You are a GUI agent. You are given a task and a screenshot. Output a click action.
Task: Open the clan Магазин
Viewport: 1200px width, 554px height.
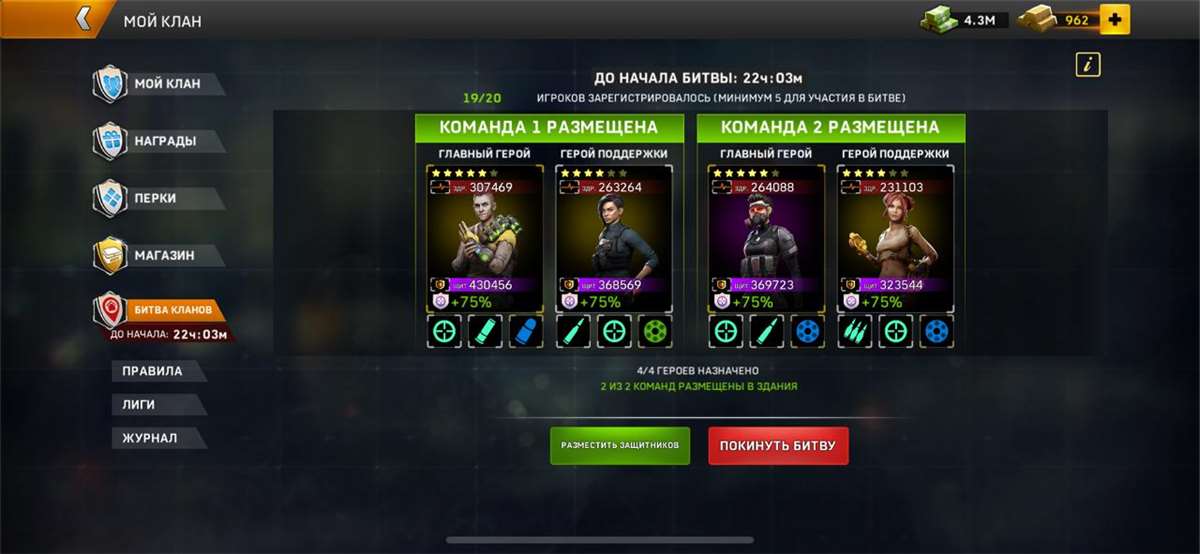coord(160,255)
